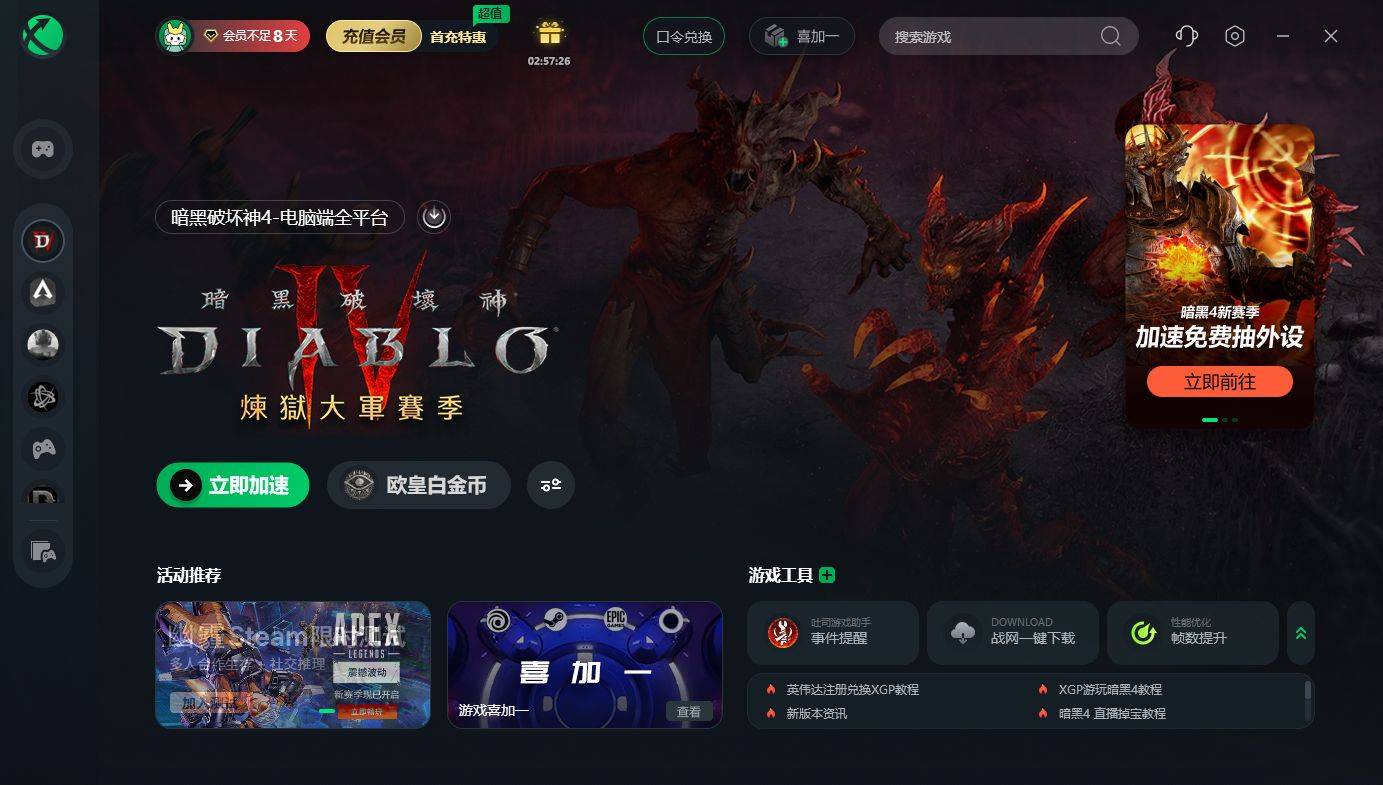Screen dimensions: 1383x785
Task: Close the launcher window
Action: coord(1330,36)
